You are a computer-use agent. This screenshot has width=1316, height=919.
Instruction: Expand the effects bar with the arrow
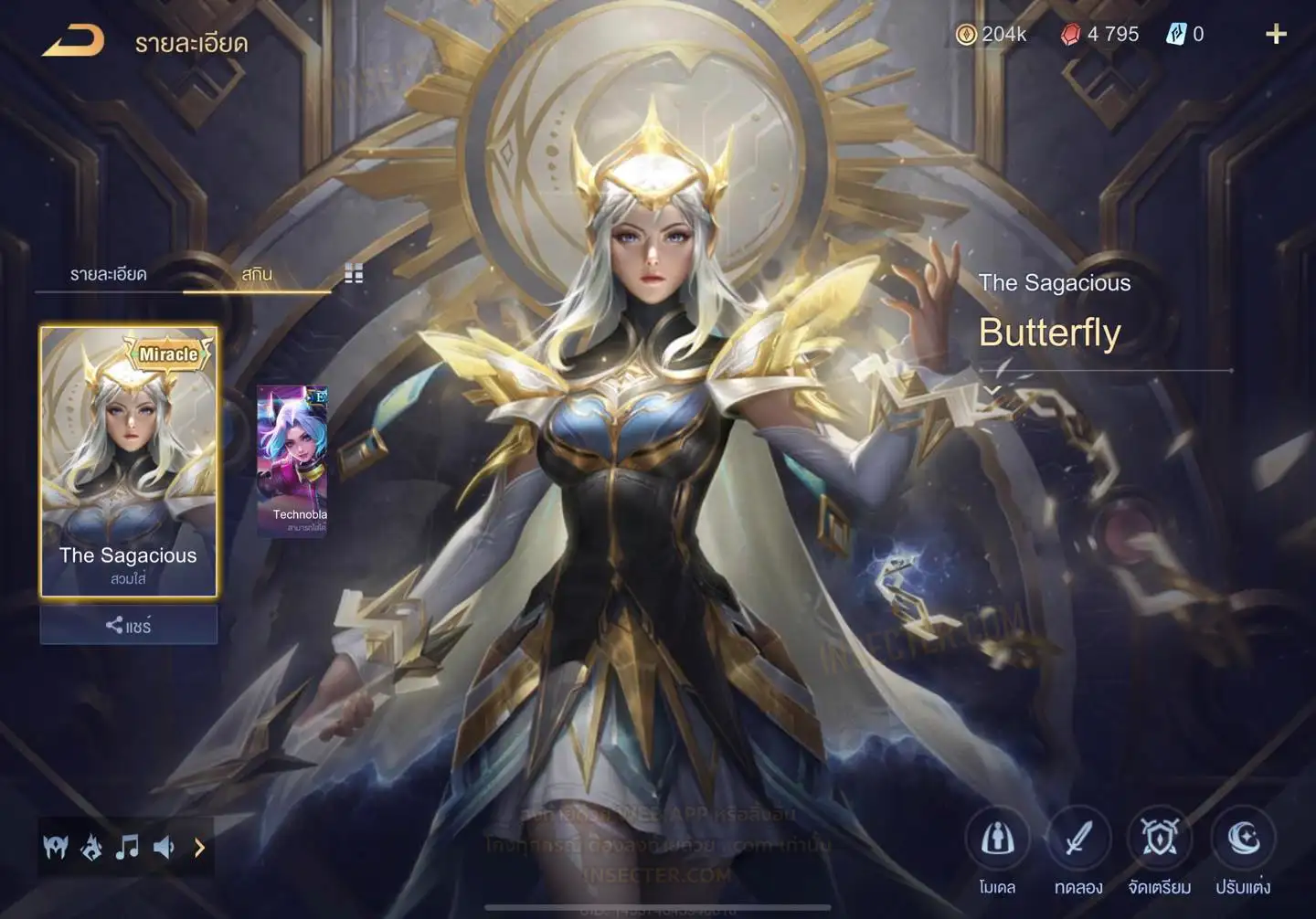pyautogui.click(x=199, y=848)
